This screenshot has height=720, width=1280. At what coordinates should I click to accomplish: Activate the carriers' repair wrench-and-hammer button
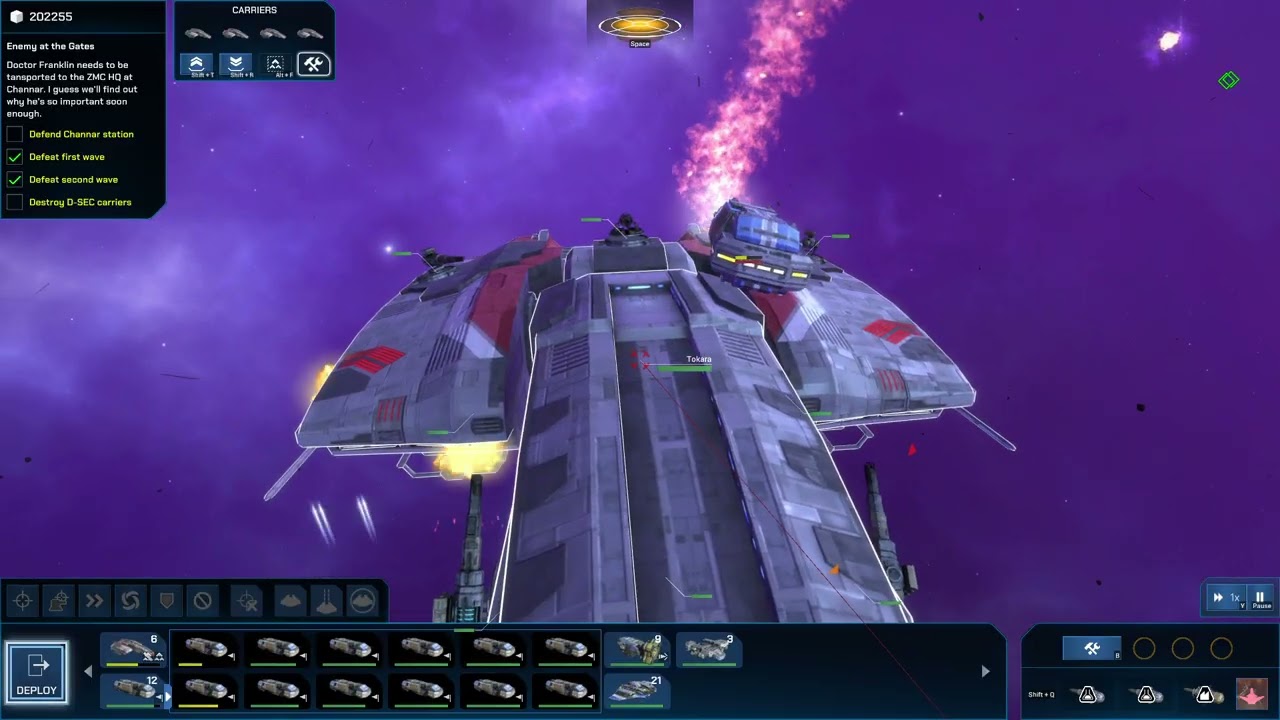click(313, 65)
